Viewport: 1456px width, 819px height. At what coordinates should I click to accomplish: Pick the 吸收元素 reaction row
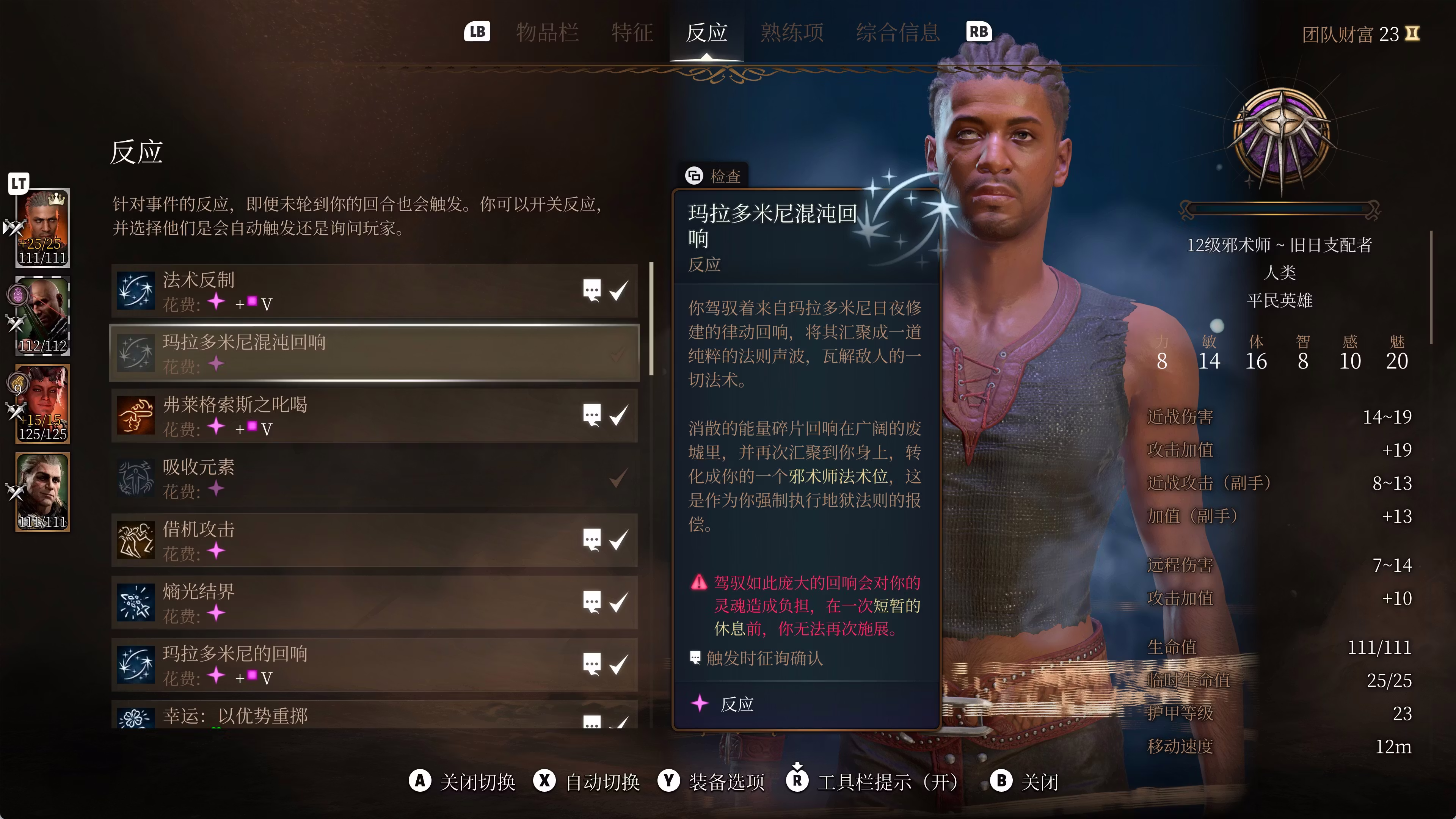[x=339, y=478]
